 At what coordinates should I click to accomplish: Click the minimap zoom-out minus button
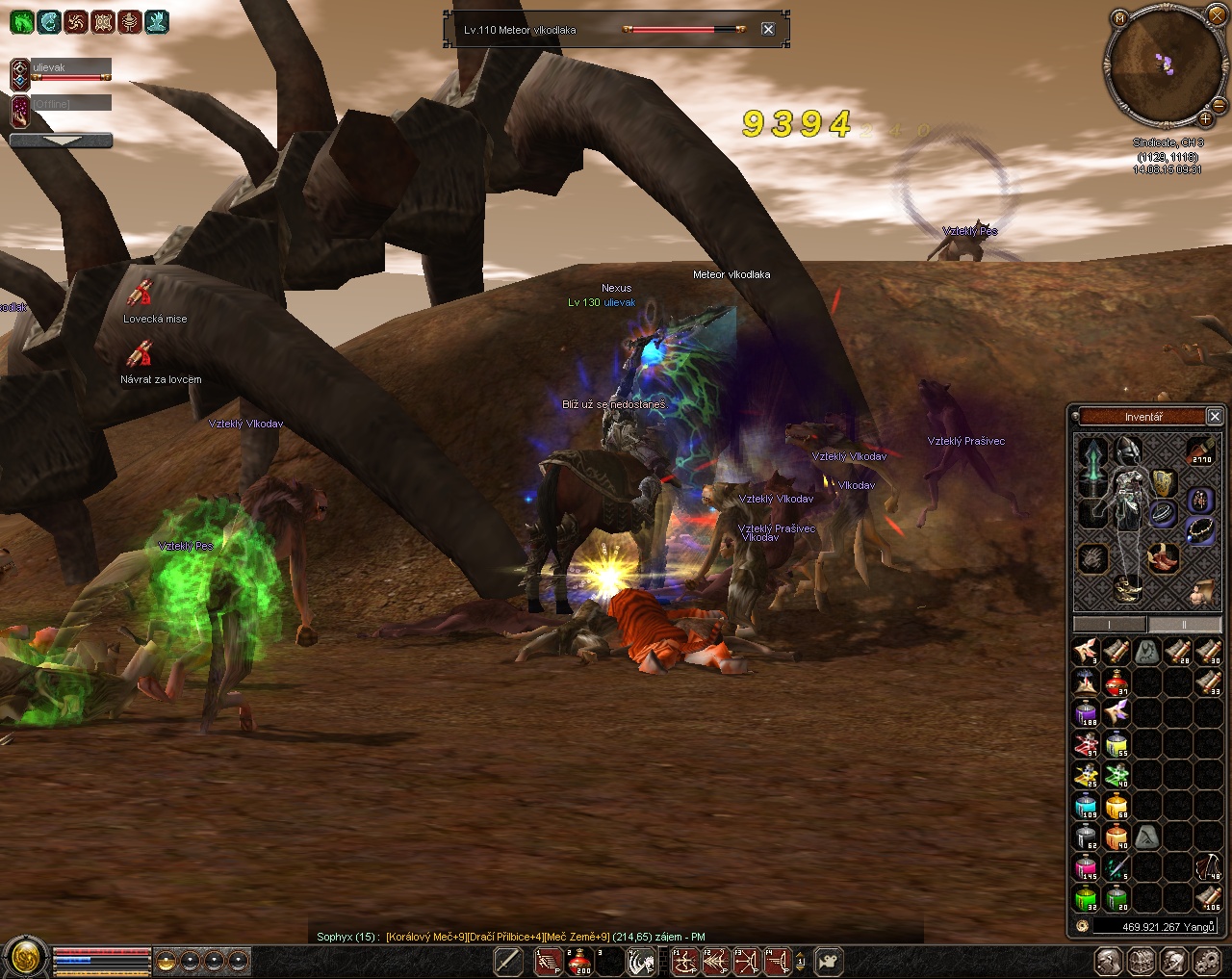1219,104
